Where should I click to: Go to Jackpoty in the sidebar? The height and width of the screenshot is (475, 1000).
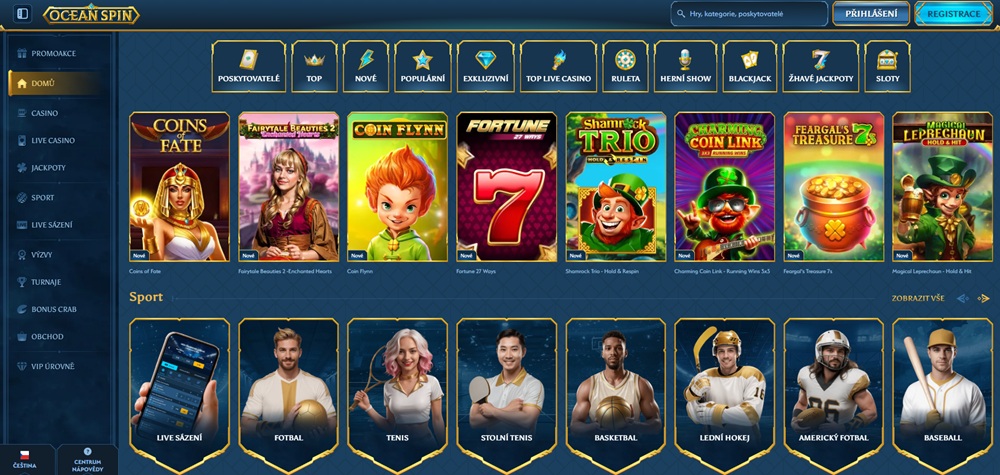coord(50,168)
